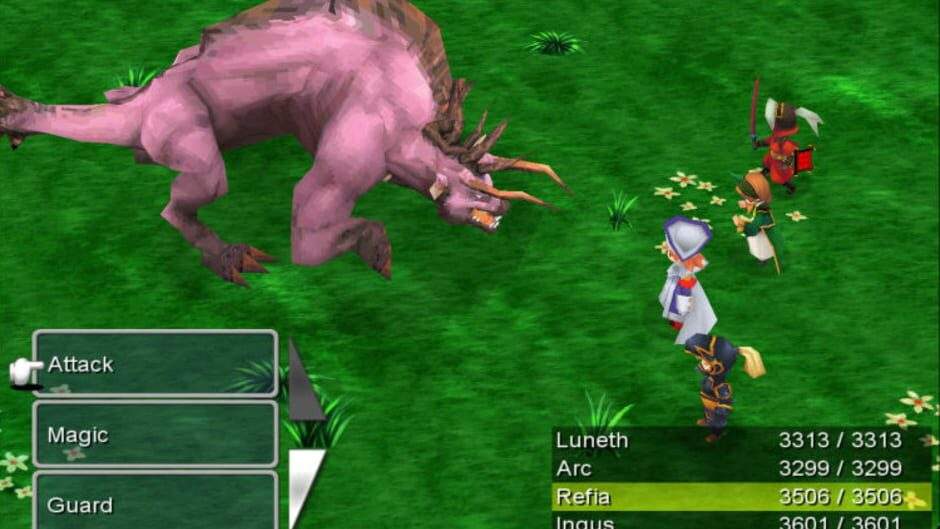940x529 pixels.
Task: Select the Attack command
Action: click(155, 364)
